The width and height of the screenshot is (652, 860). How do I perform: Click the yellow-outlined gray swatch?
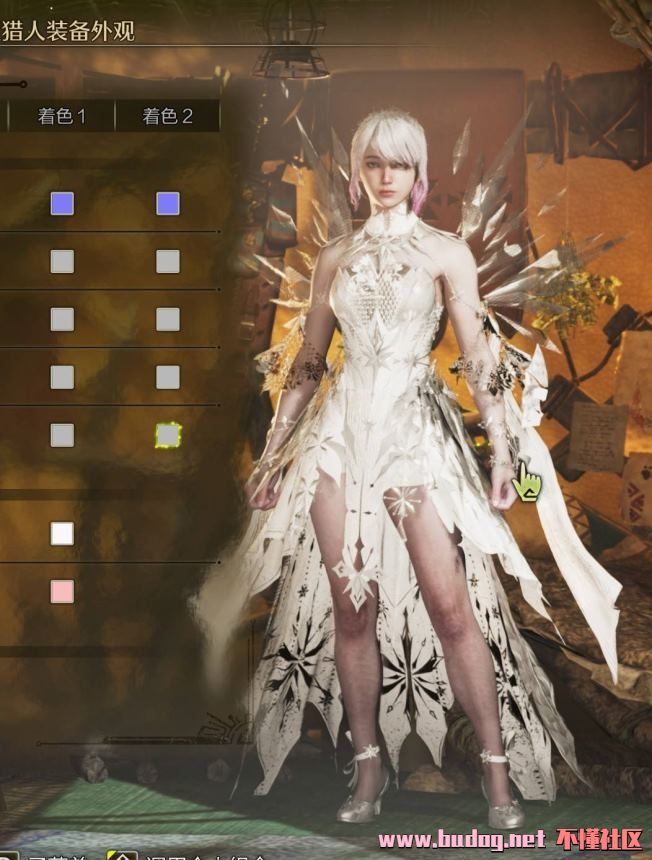click(x=168, y=435)
